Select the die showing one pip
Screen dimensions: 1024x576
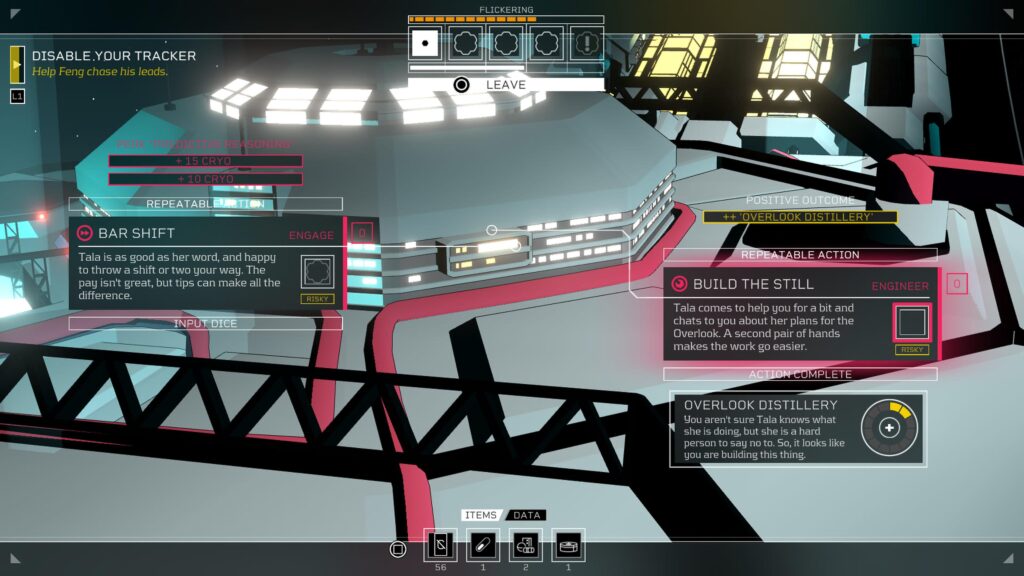[426, 43]
